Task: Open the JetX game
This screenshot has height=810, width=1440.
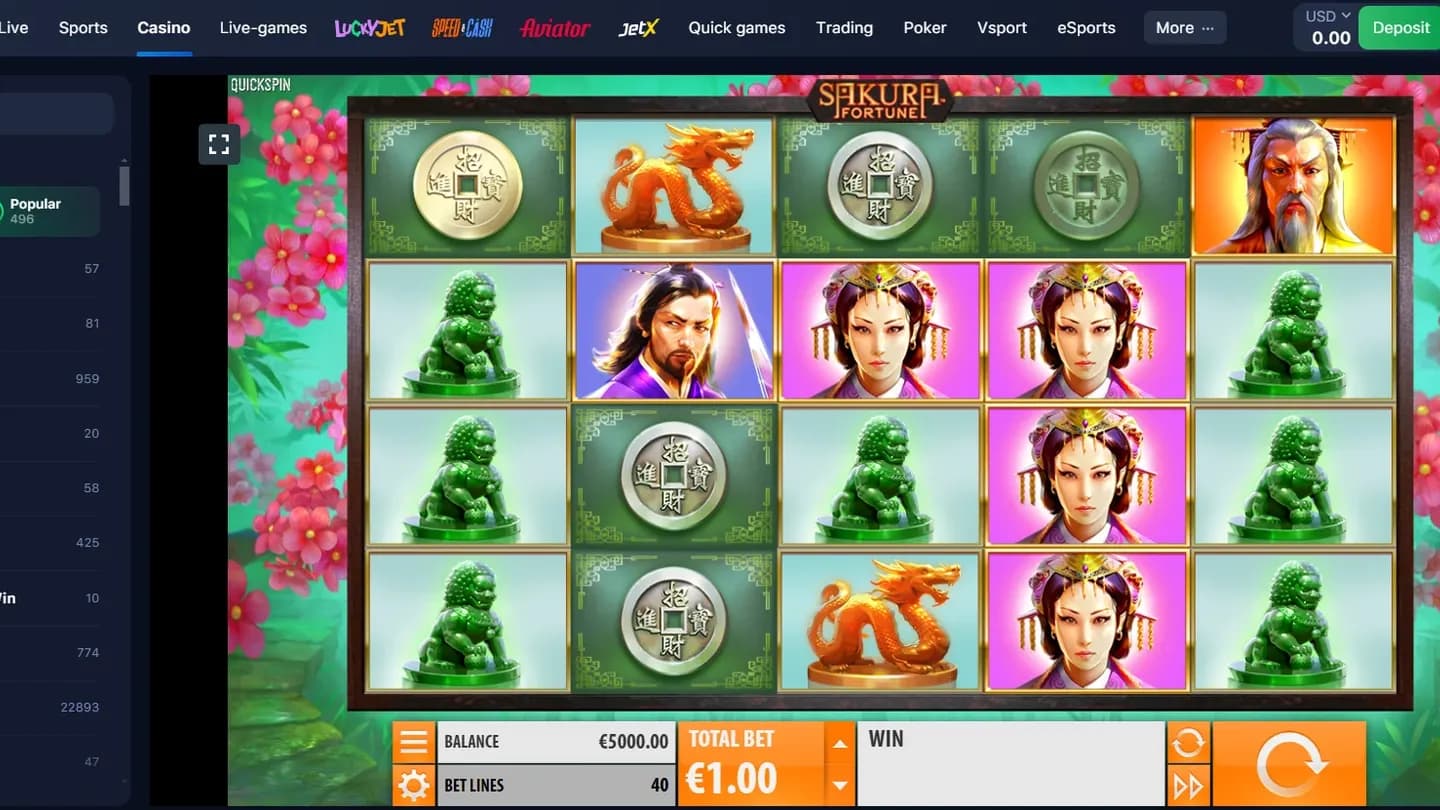Action: point(638,28)
